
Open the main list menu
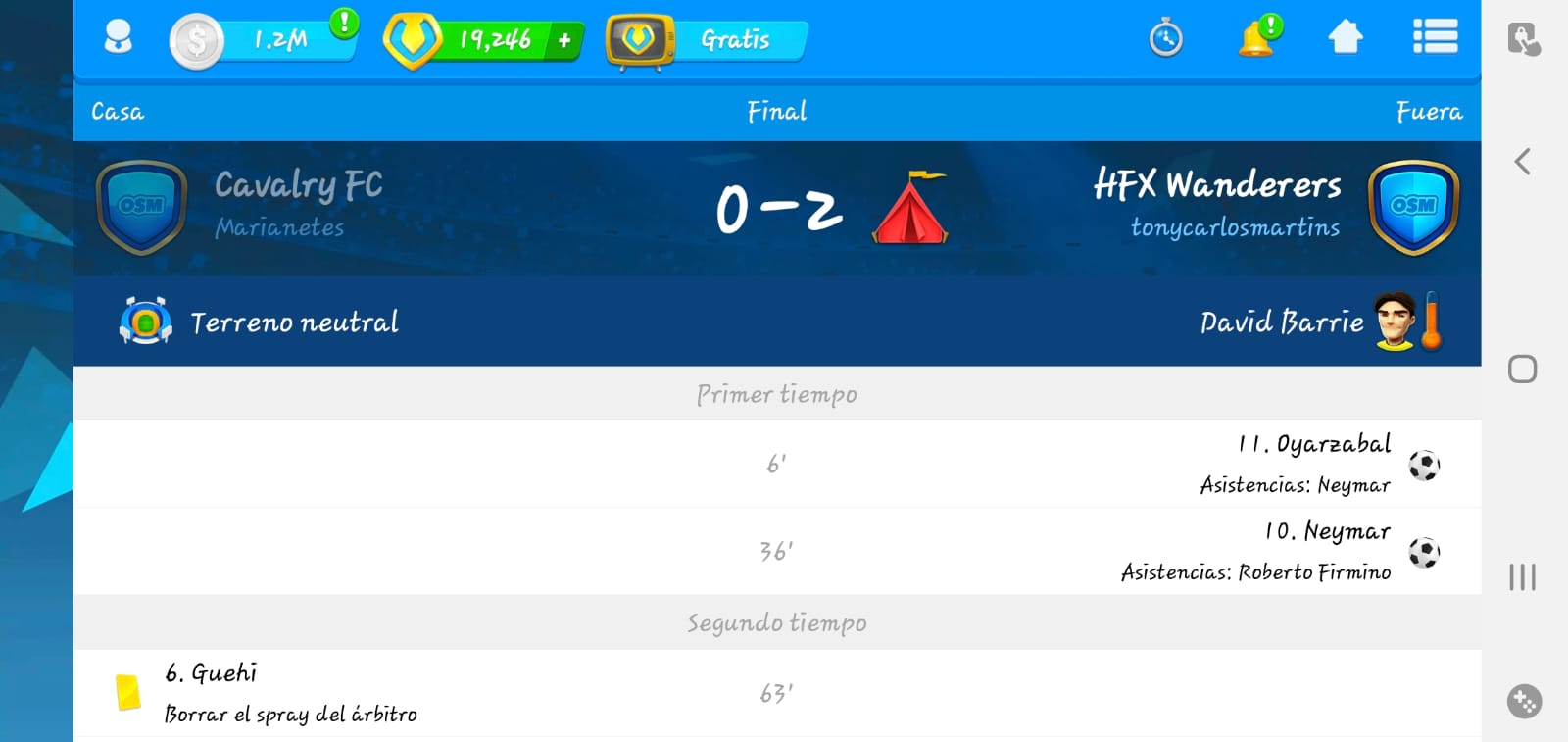1435,37
